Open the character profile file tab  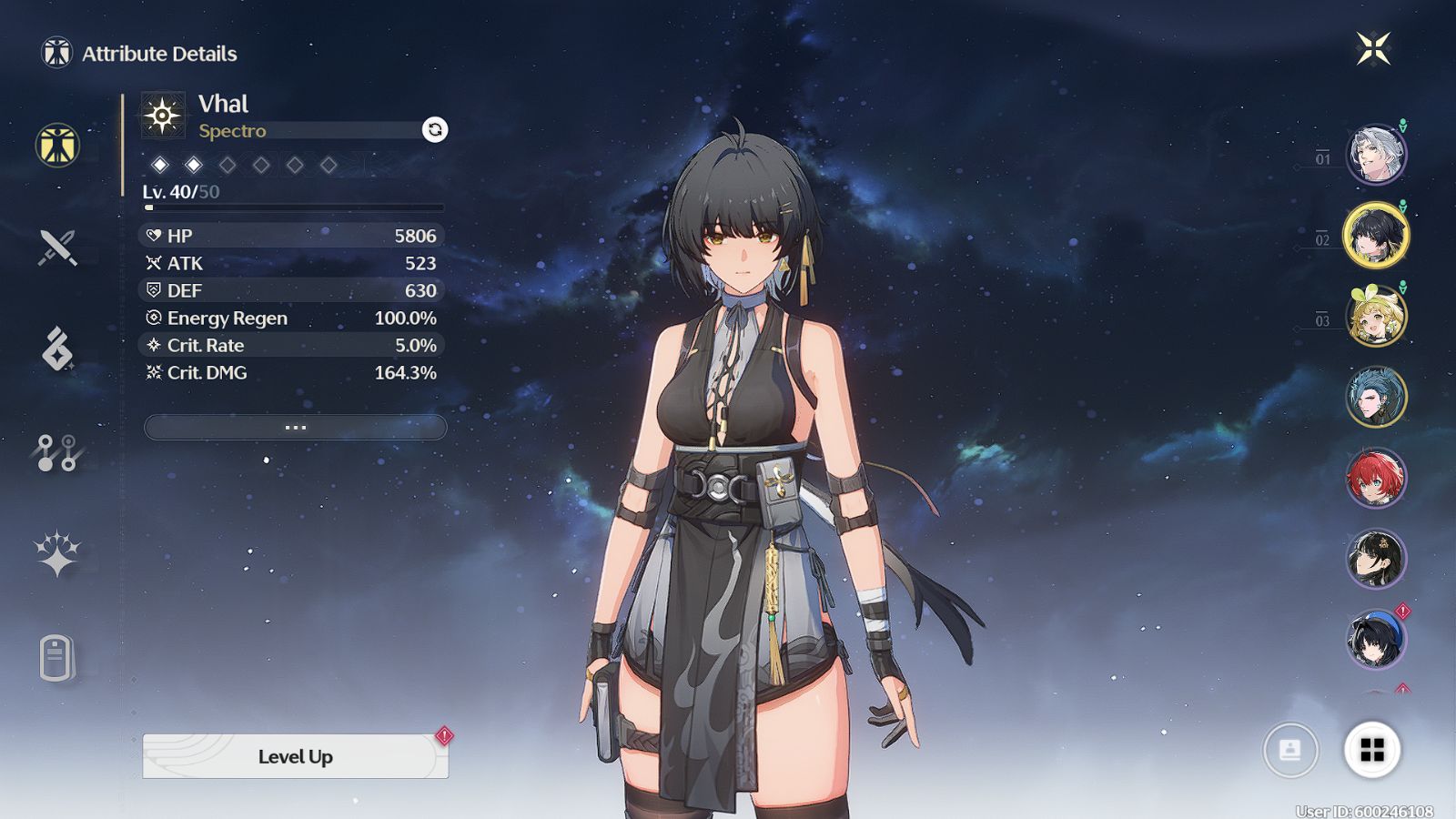(x=56, y=657)
